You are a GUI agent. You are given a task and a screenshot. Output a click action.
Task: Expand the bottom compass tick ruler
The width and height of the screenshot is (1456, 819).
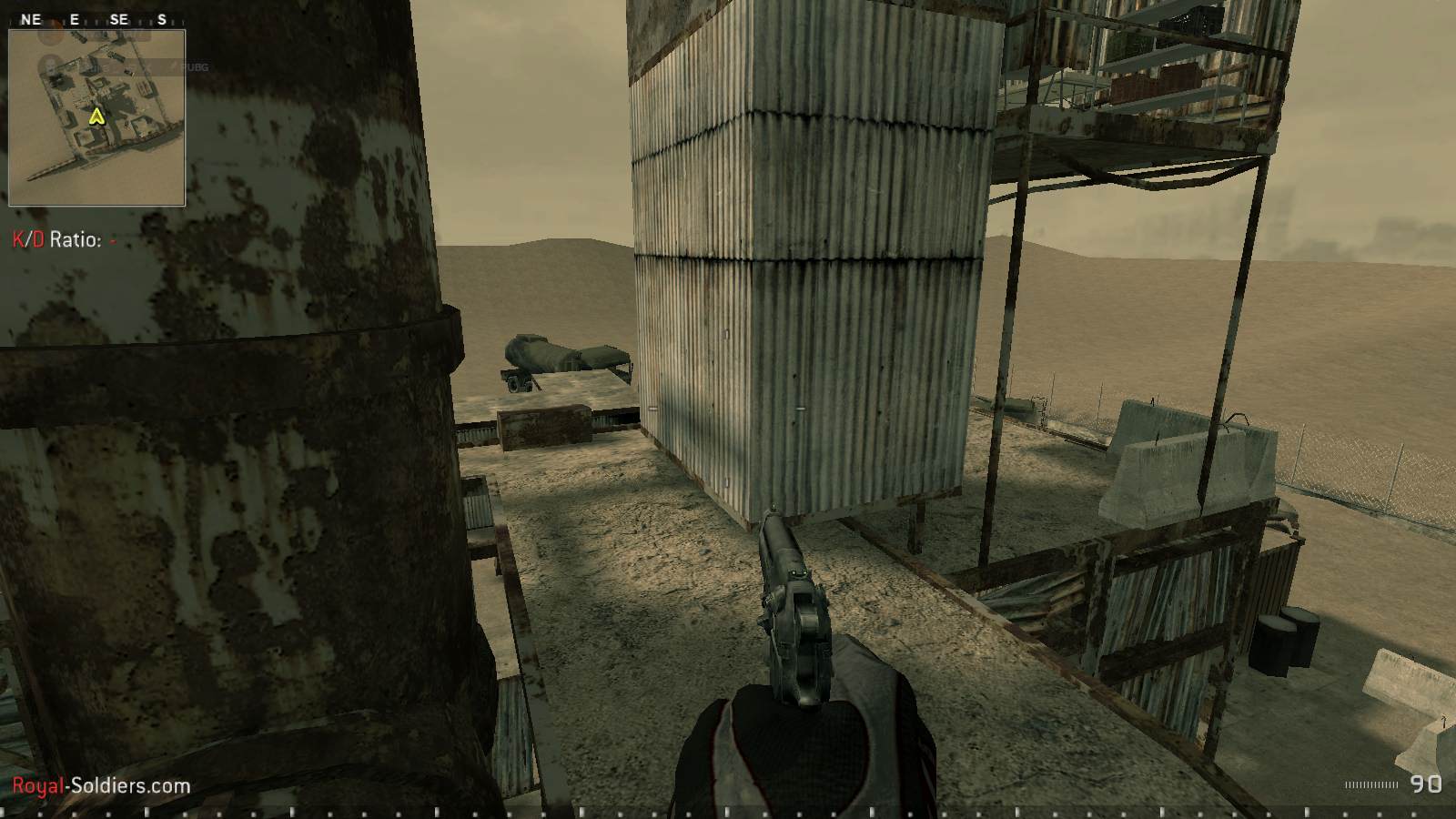point(728,813)
